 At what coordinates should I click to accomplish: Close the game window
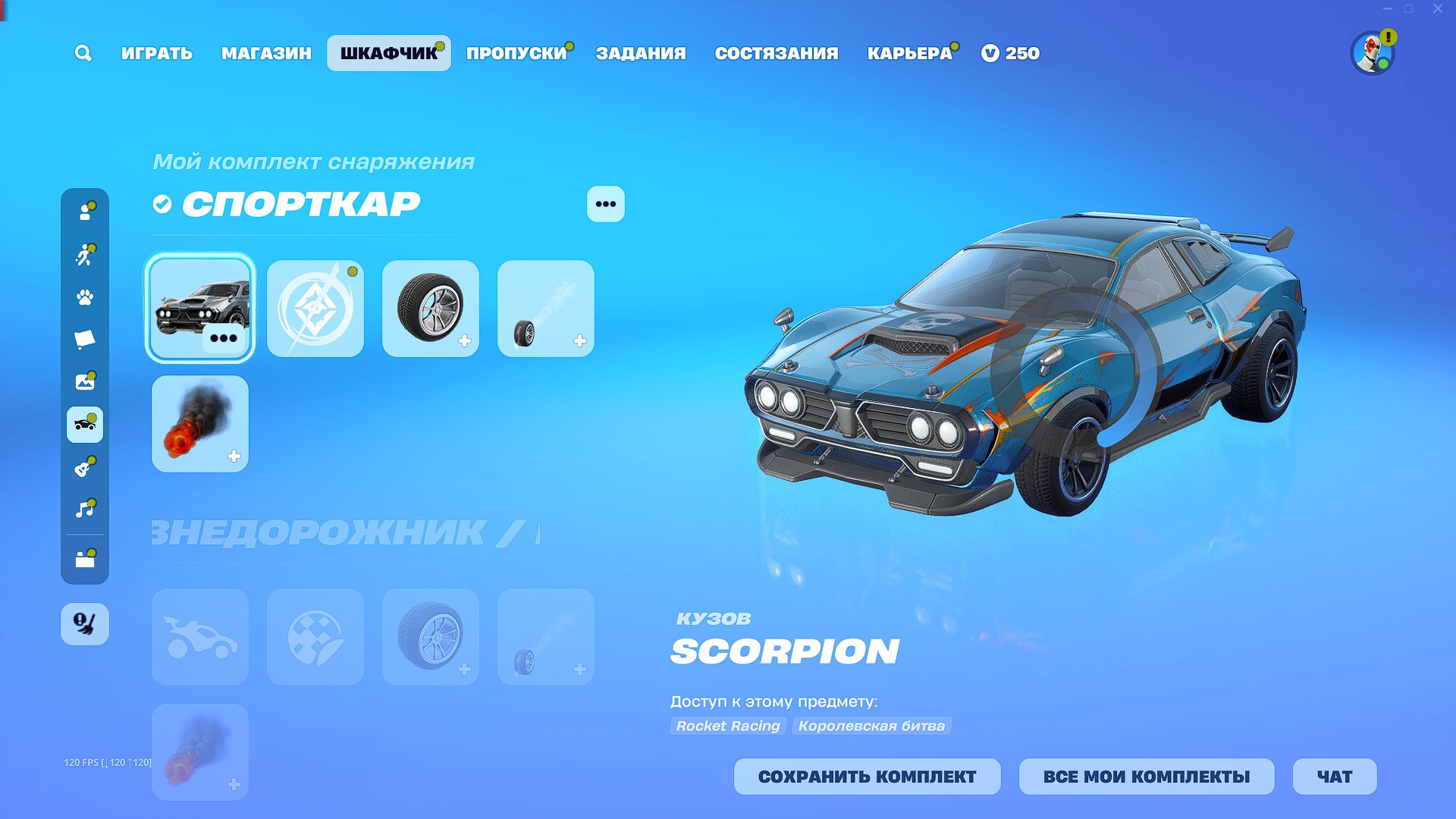[x=1438, y=9]
